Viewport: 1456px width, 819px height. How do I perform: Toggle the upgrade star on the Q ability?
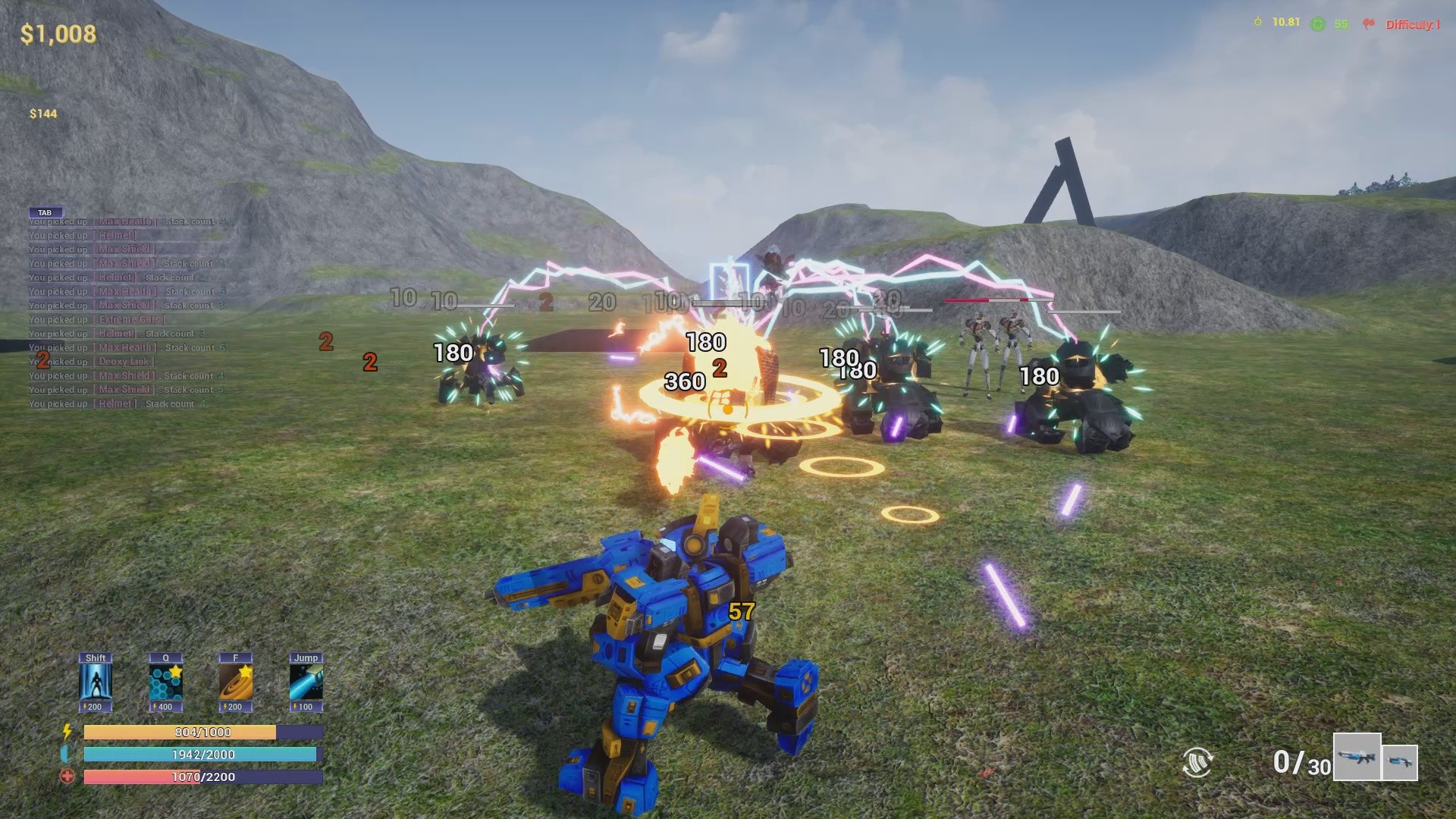[177, 670]
